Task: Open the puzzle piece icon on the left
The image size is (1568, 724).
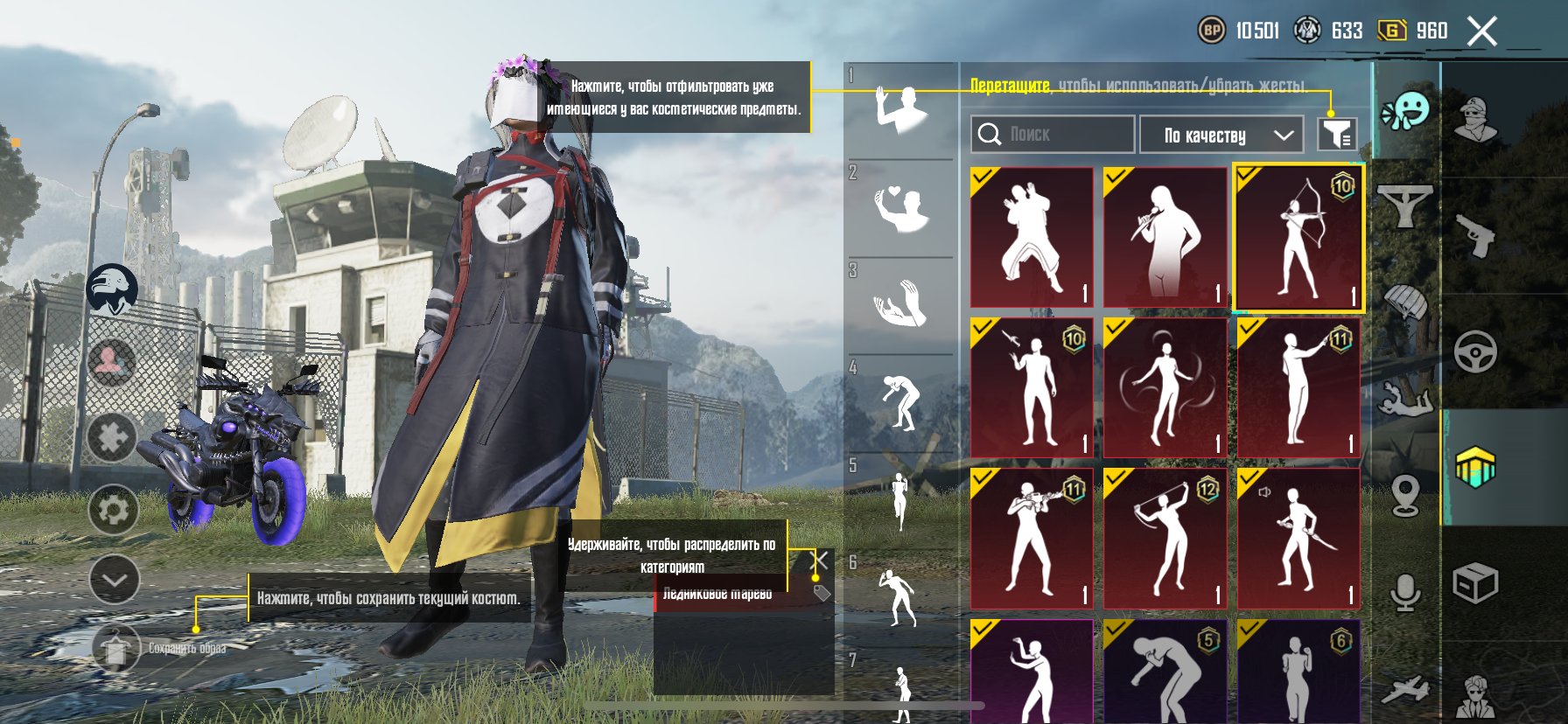Action: (x=112, y=435)
